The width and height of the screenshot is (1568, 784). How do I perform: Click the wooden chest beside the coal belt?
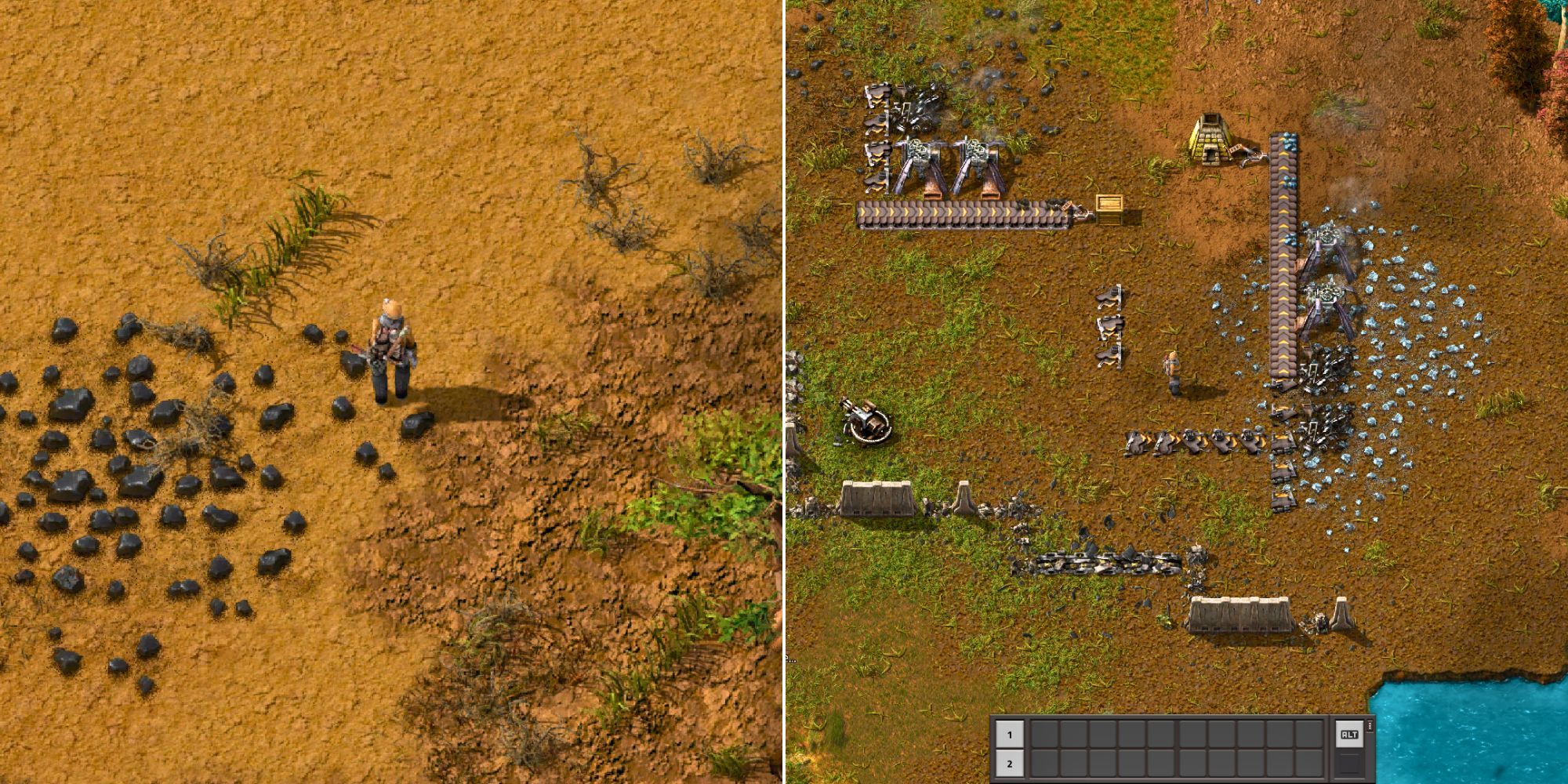(1109, 209)
